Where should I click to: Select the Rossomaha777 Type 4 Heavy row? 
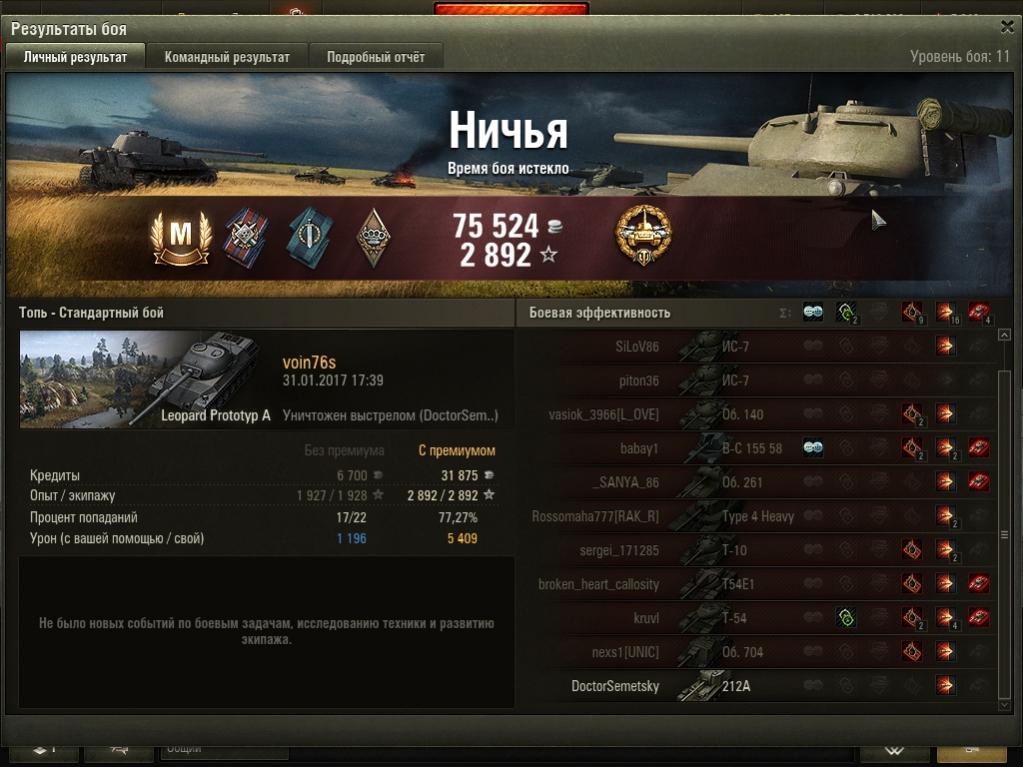760,516
